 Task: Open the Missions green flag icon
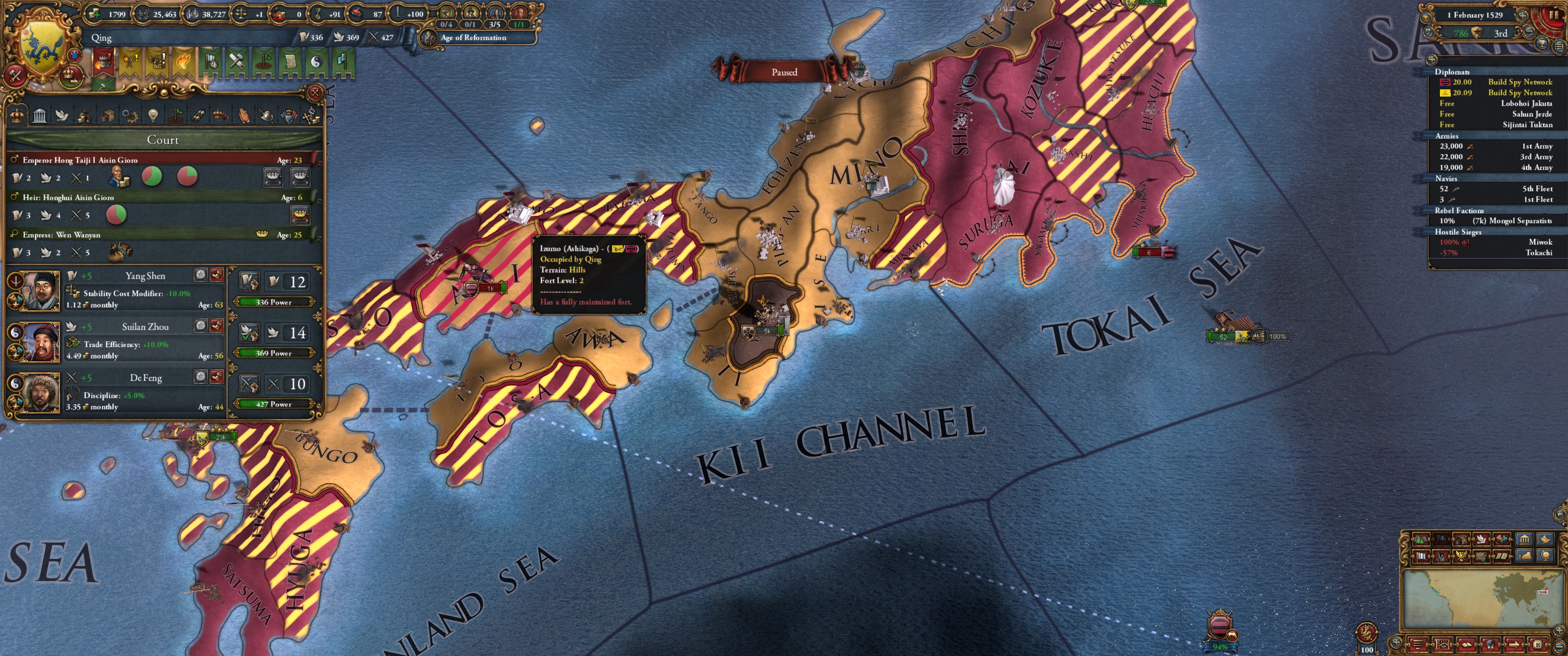176,116
